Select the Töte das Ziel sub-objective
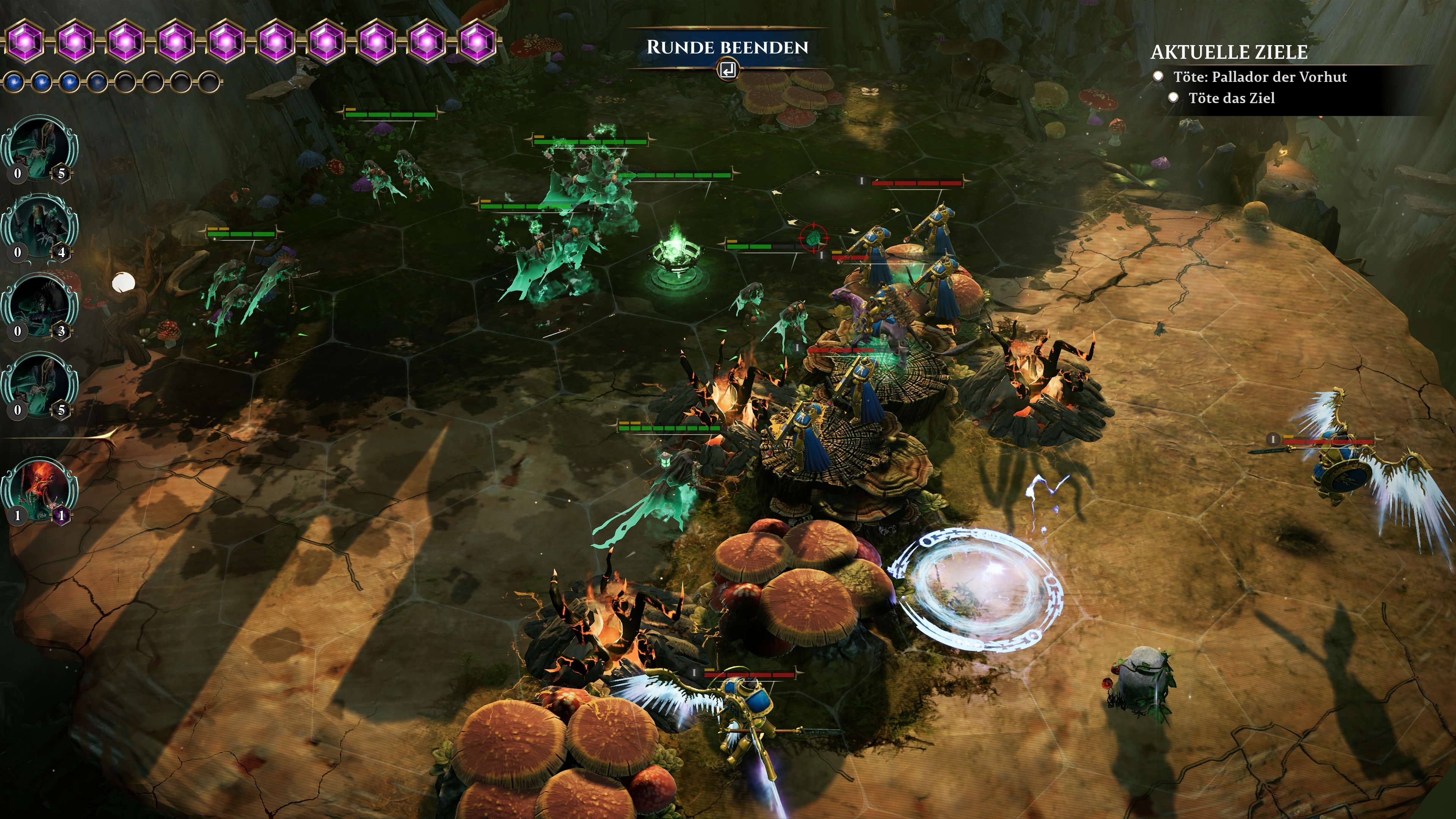The image size is (1456, 819). click(x=1231, y=98)
